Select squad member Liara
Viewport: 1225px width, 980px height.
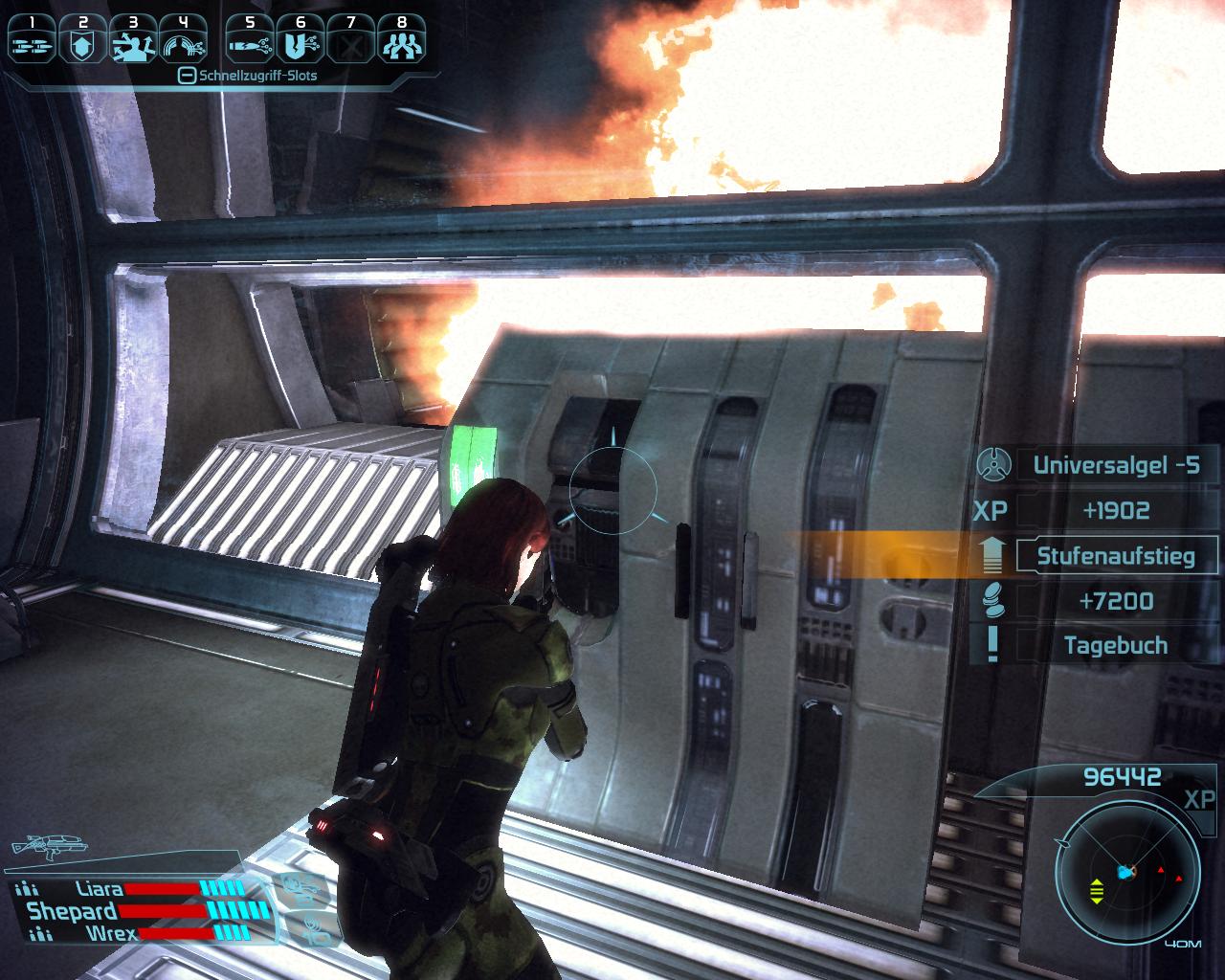100,889
